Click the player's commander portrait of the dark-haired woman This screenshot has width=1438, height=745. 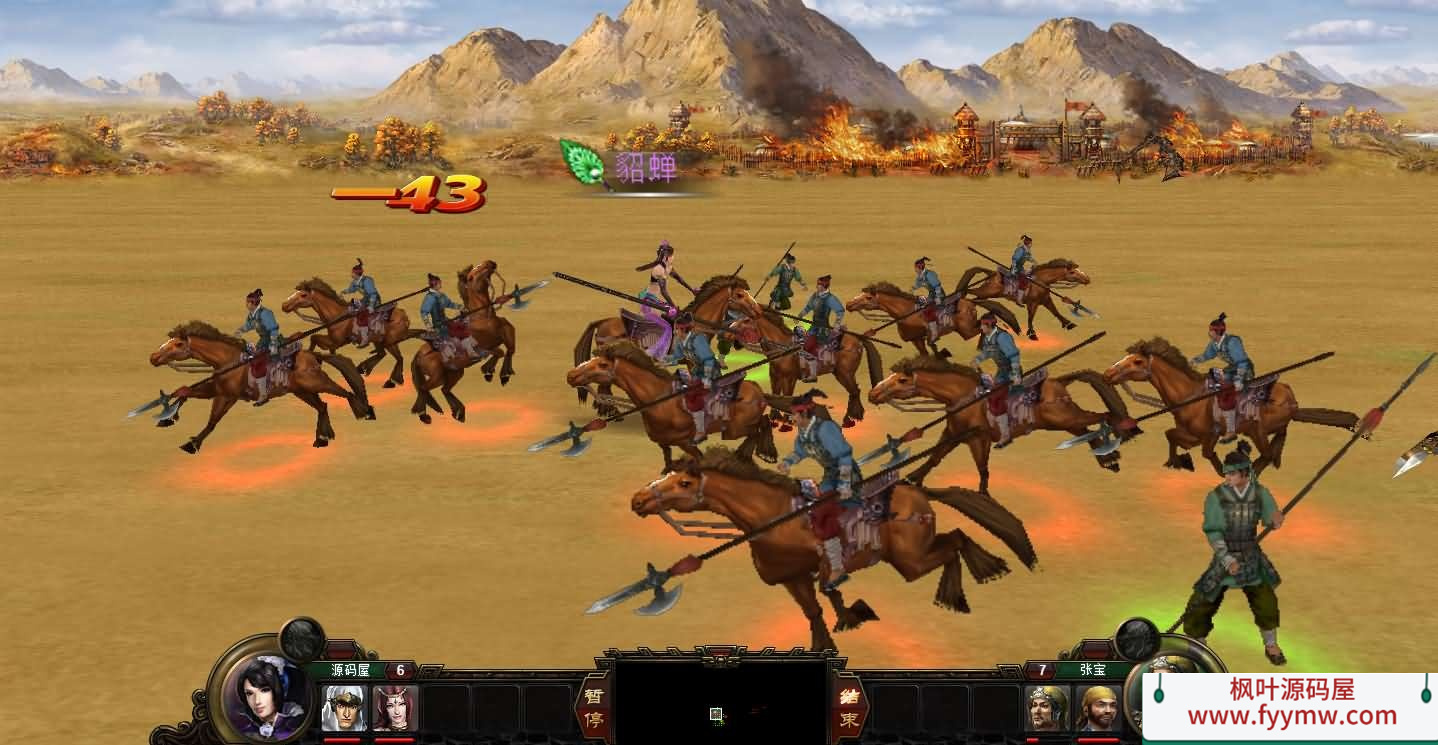264,695
